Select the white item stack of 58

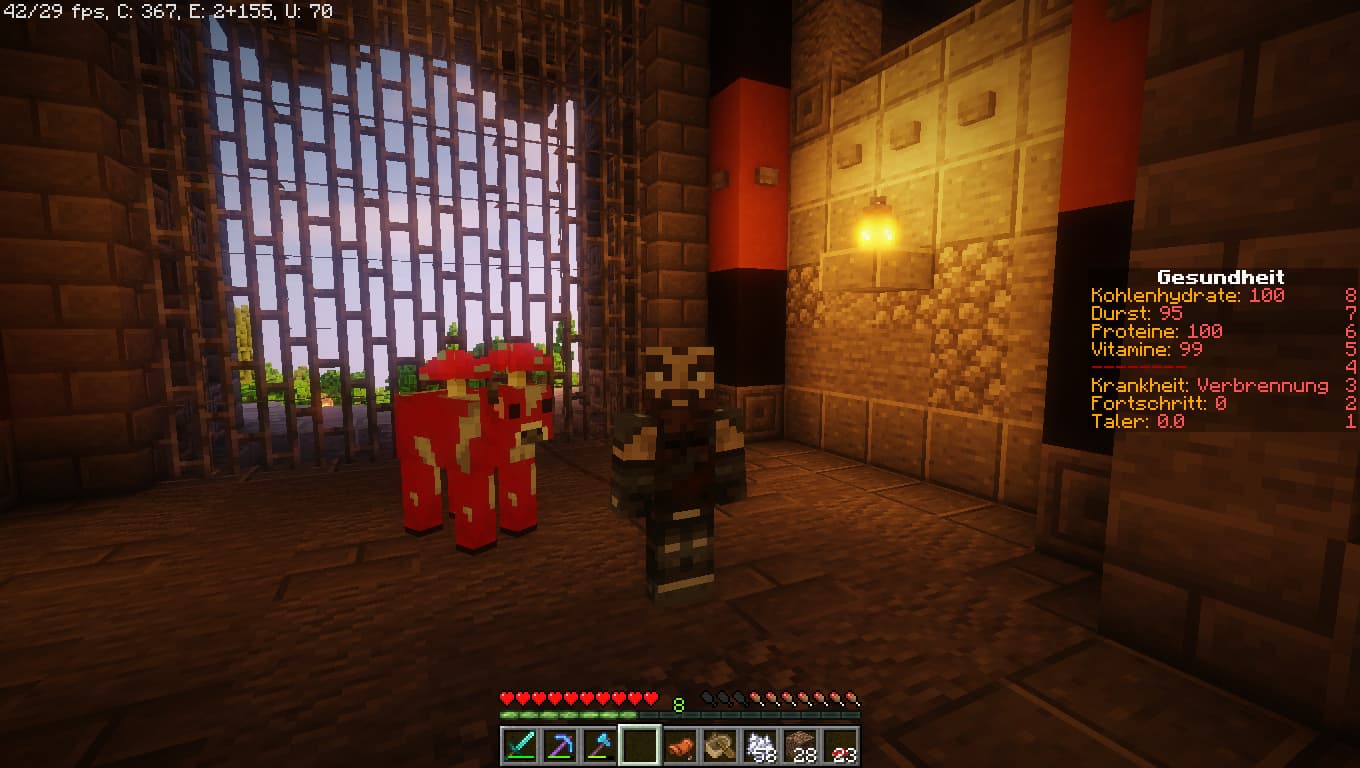point(761,745)
